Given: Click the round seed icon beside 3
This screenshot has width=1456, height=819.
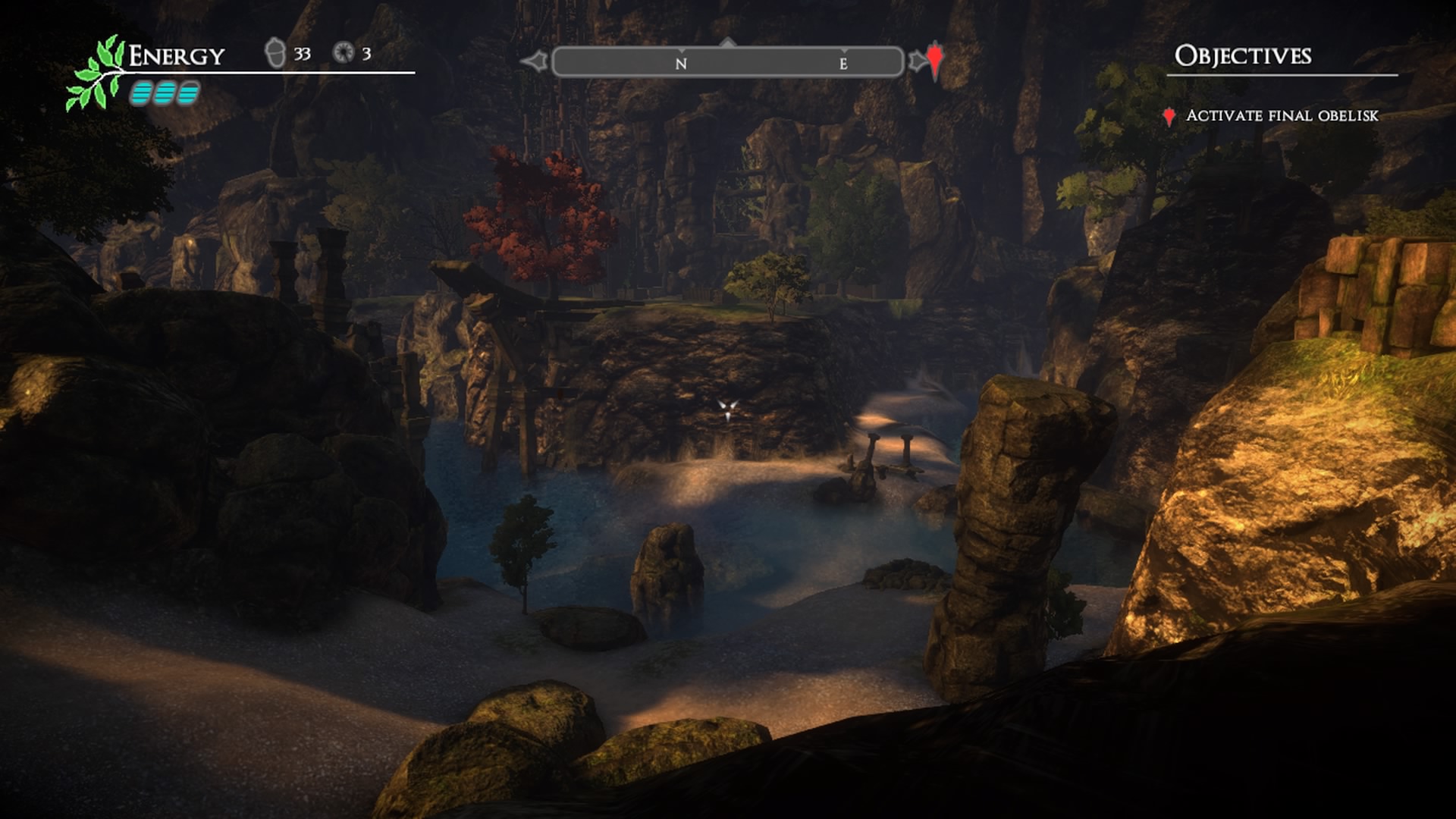Looking at the screenshot, I should click(344, 52).
